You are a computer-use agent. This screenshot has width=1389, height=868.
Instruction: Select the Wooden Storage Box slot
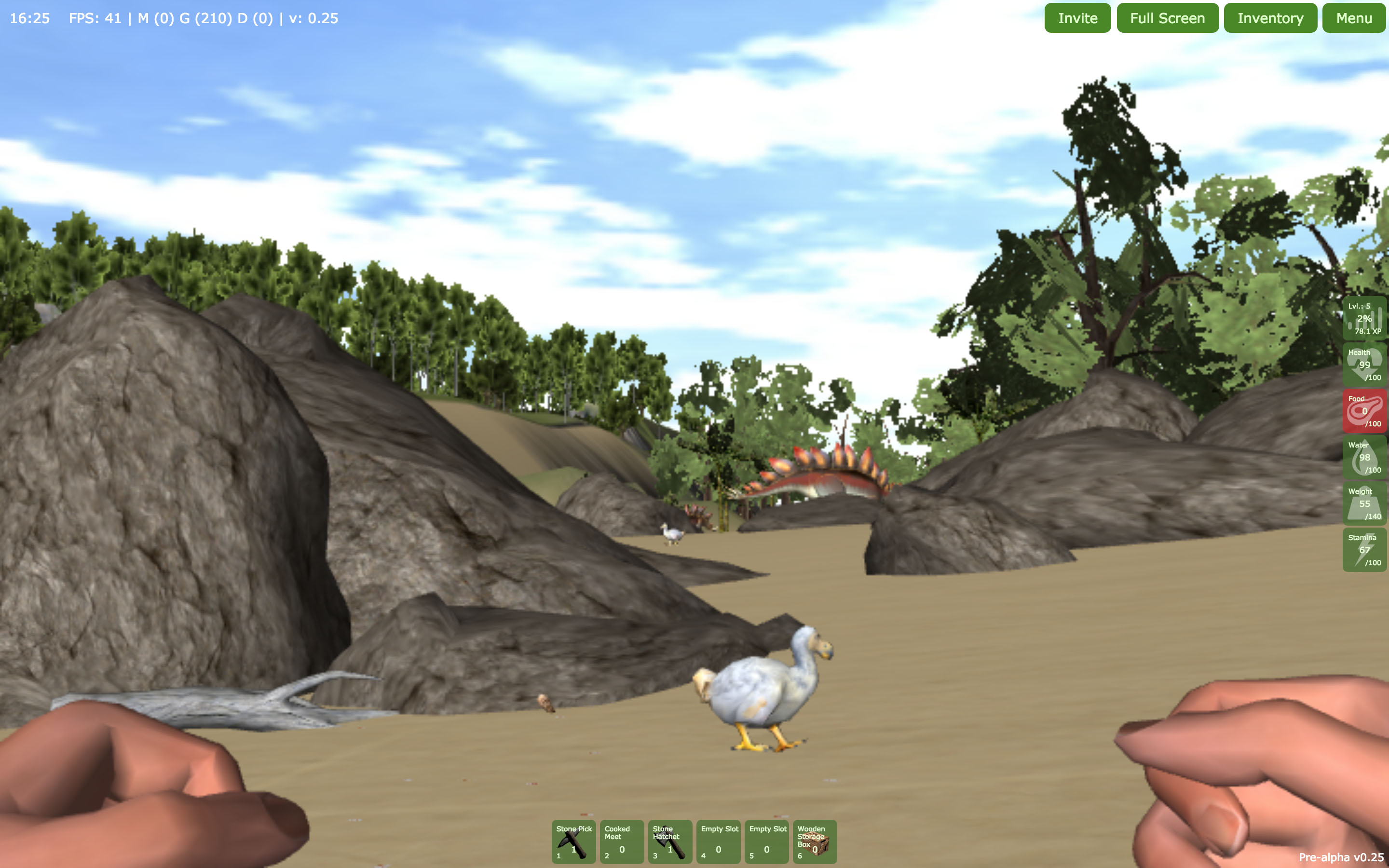point(815,841)
